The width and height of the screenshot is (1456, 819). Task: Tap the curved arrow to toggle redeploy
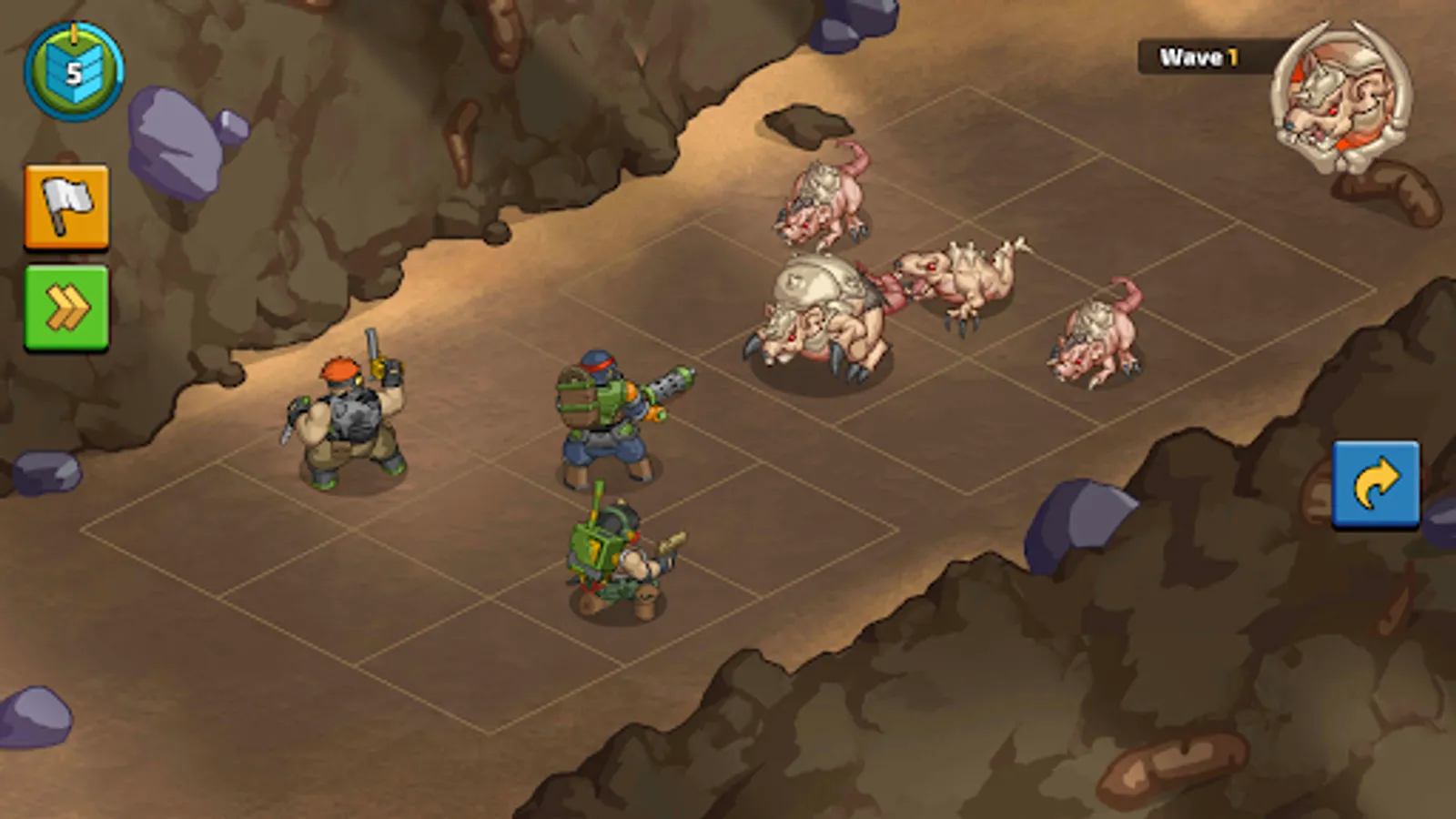click(x=1373, y=486)
